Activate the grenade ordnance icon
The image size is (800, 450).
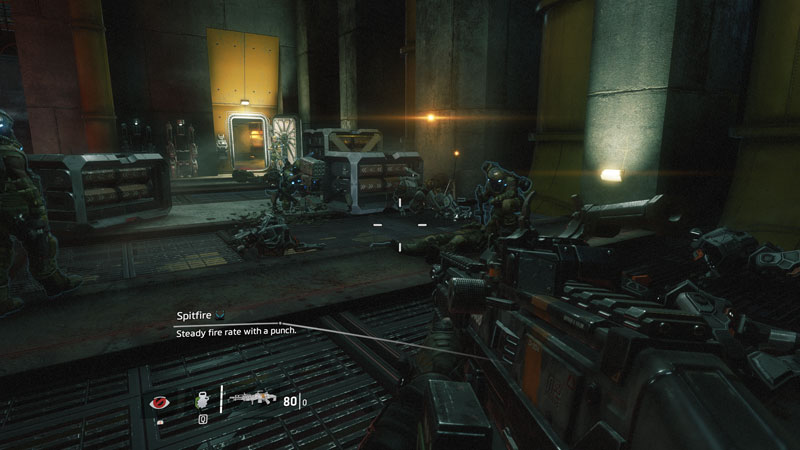(x=200, y=399)
